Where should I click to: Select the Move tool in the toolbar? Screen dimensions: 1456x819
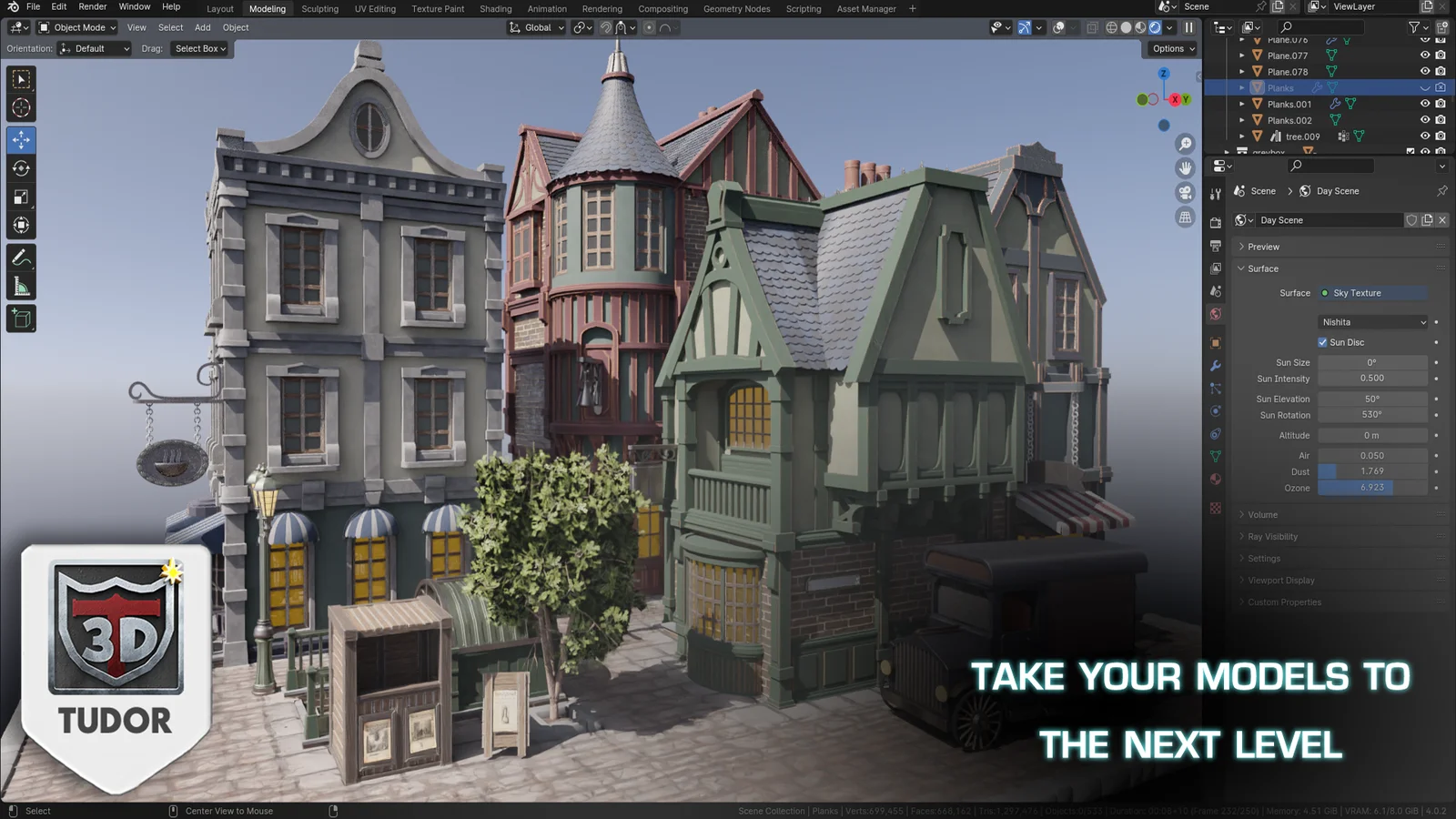[x=20, y=139]
